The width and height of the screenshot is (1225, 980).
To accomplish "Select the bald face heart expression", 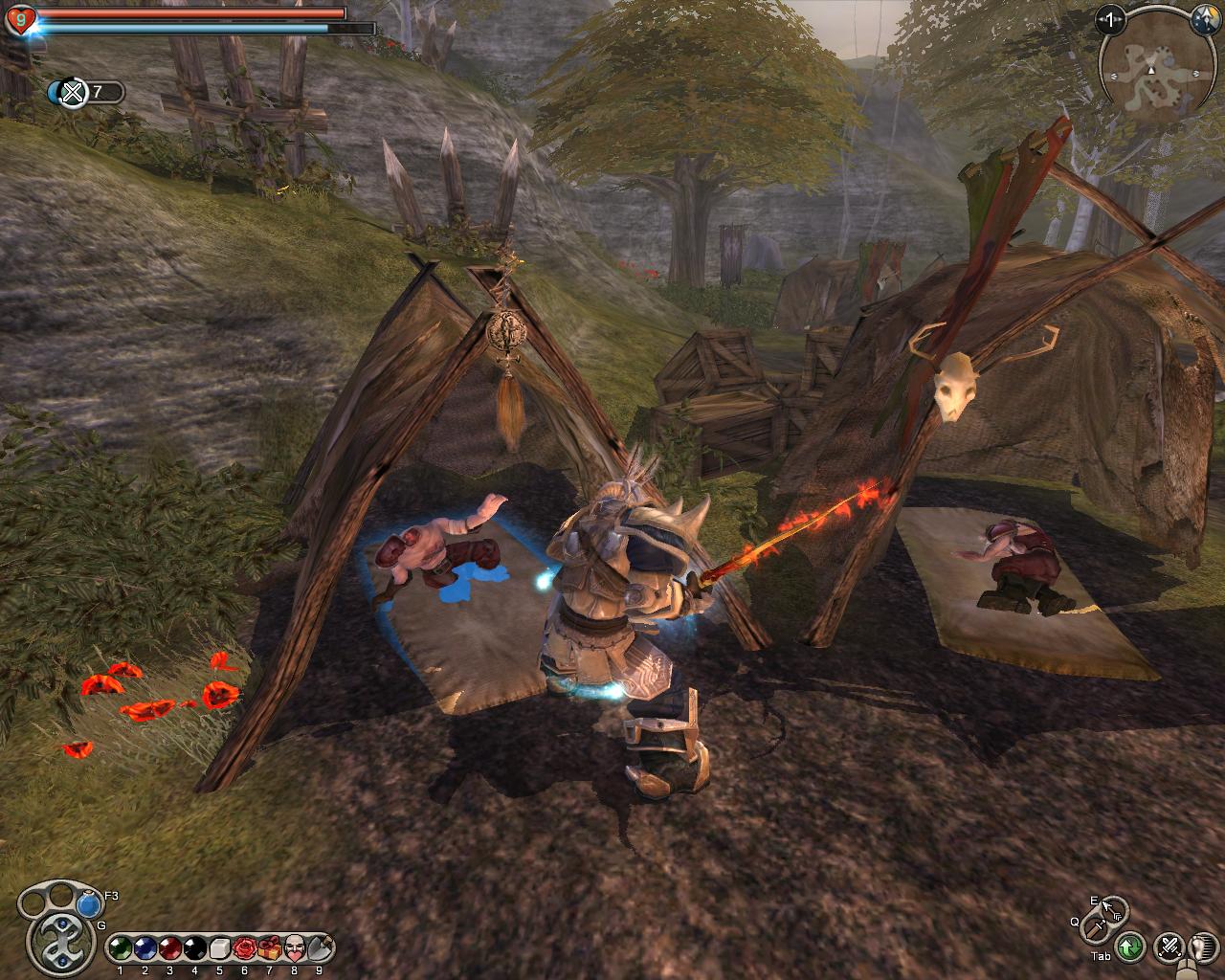I will 295,947.
